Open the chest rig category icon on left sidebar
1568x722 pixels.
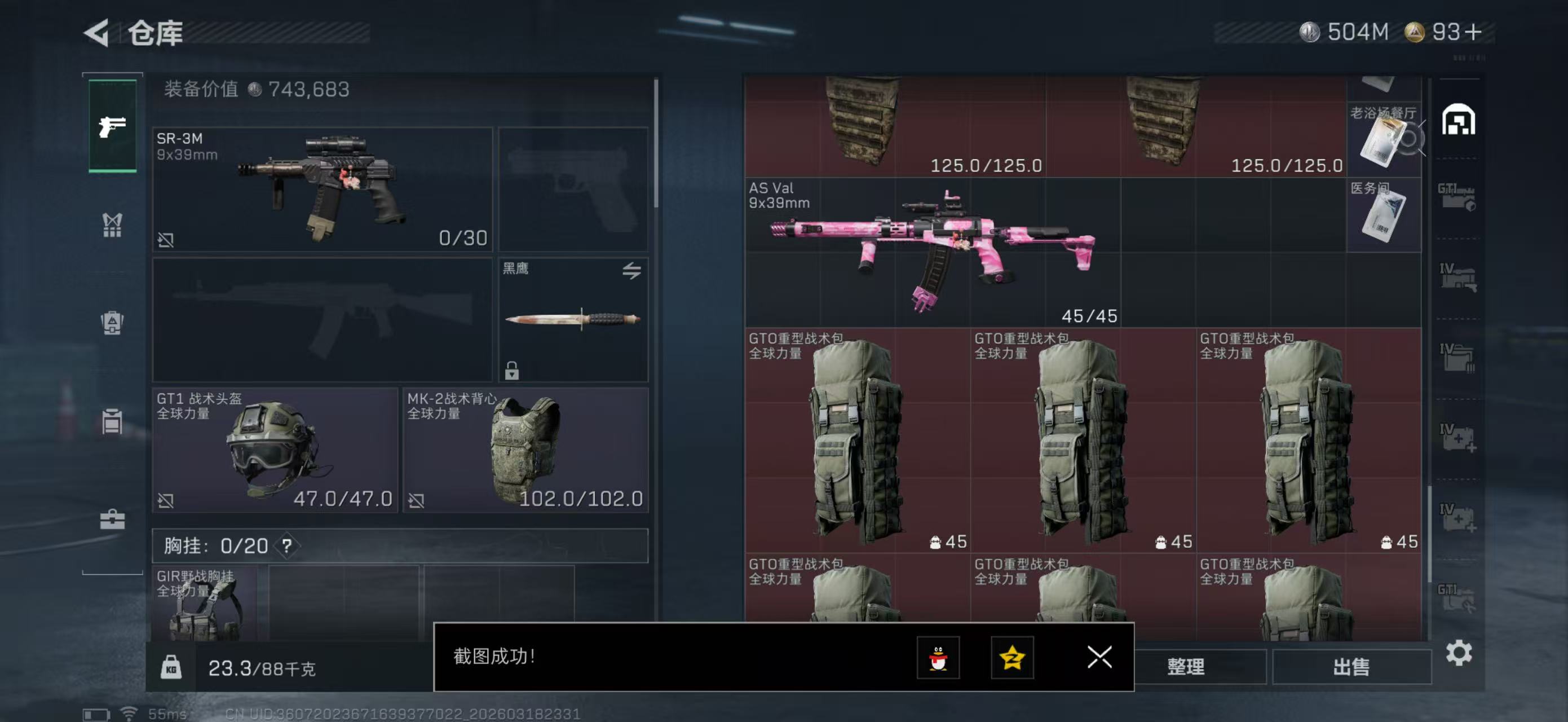click(x=112, y=225)
